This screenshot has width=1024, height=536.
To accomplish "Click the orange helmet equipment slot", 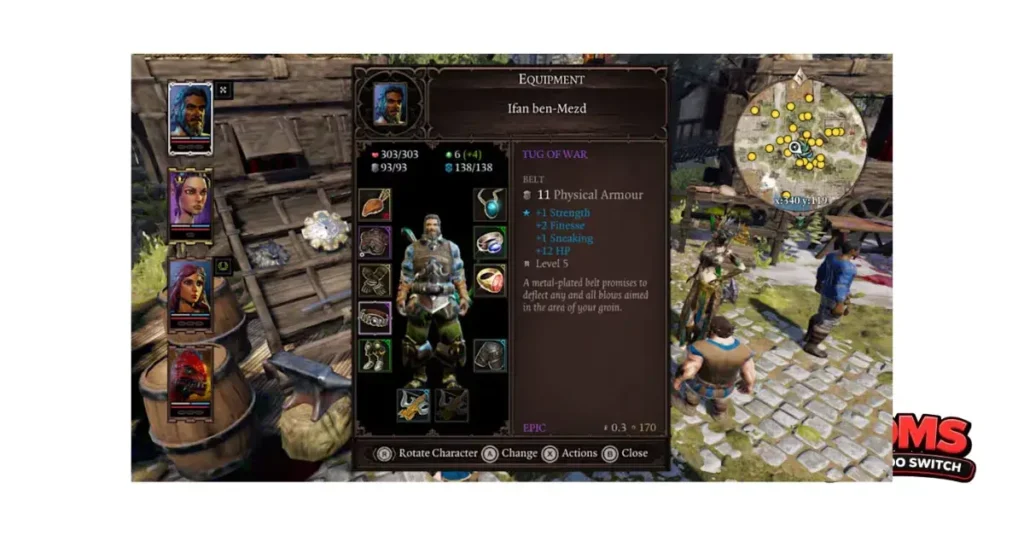I will [375, 205].
